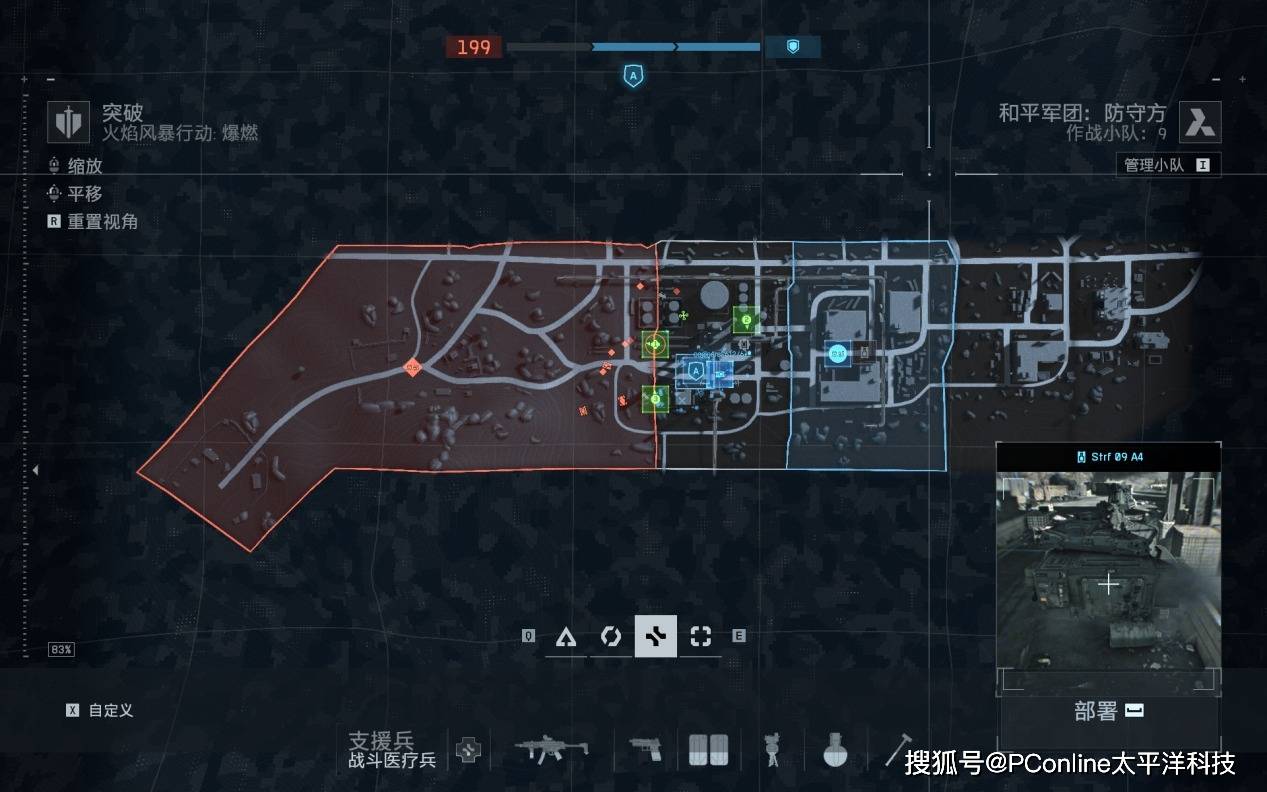This screenshot has height=792, width=1267.
Task: Pick the sledgehammer melee slot
Action: (895, 748)
